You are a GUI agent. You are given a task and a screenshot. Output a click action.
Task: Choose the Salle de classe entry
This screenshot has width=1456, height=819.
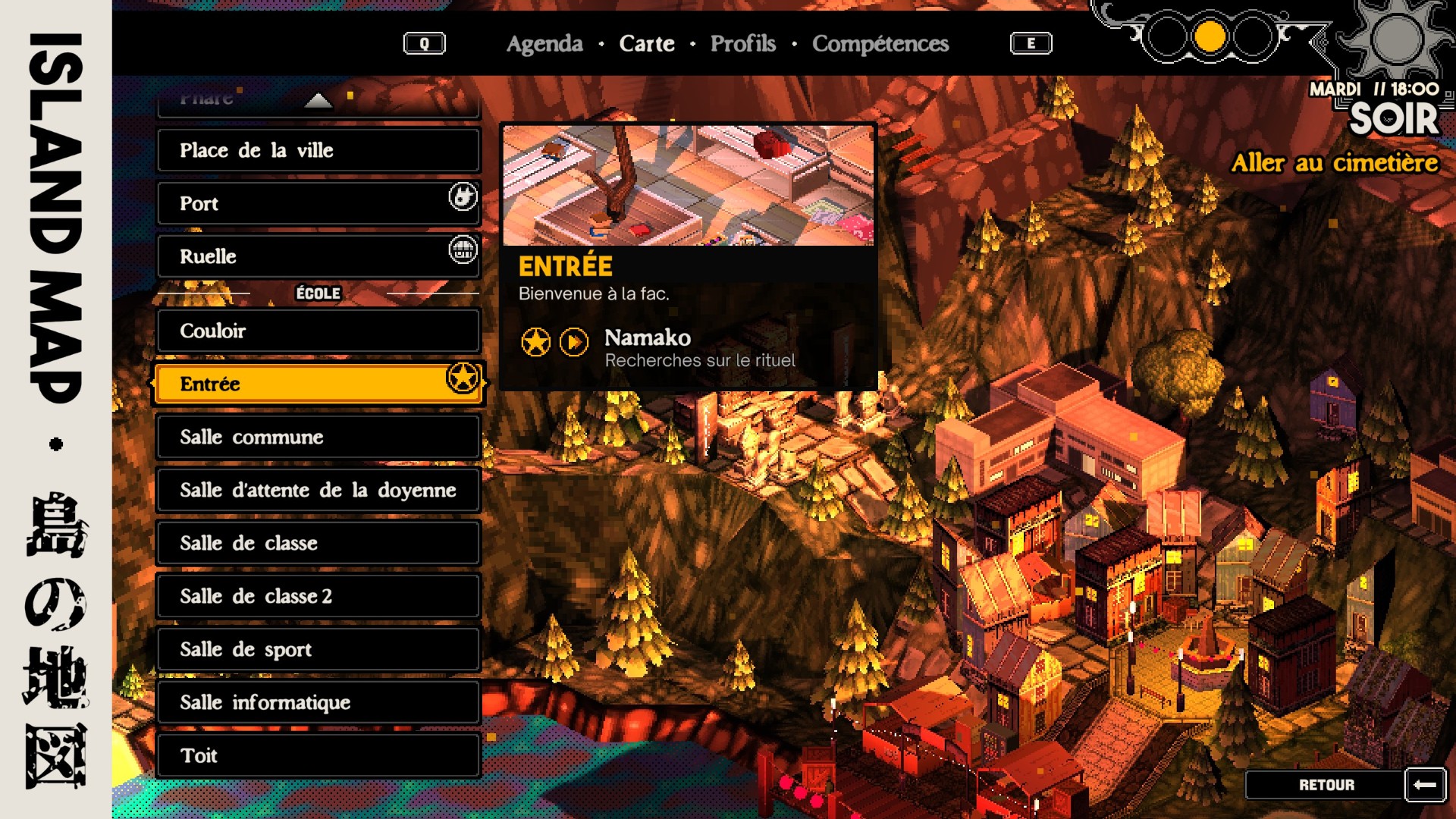click(x=318, y=543)
